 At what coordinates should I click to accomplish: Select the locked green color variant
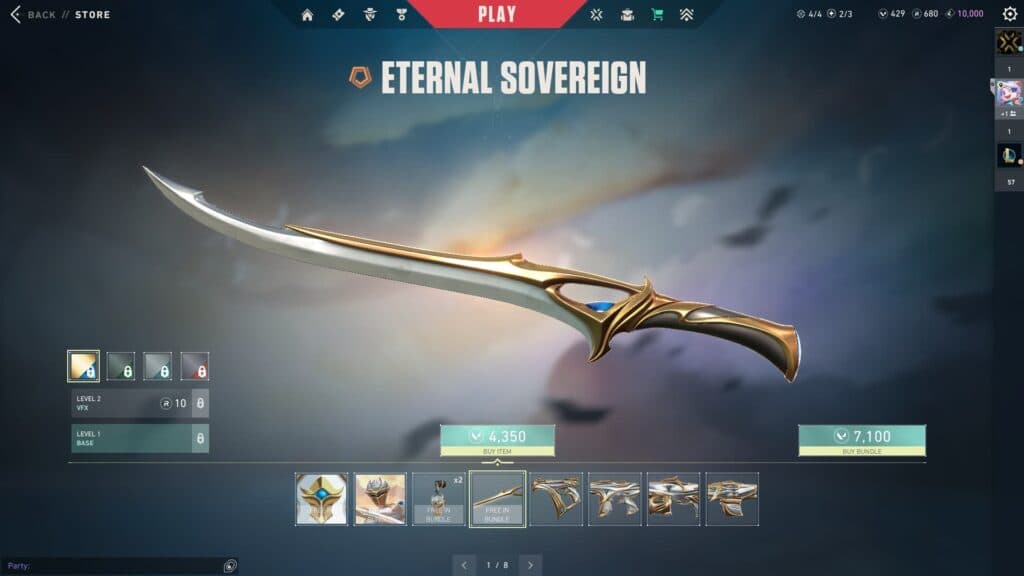click(121, 366)
